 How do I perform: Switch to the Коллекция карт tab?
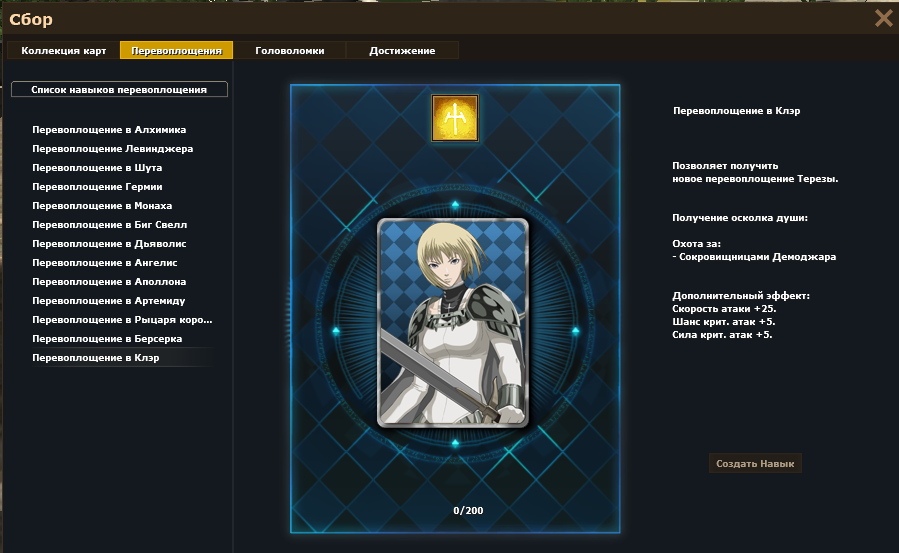pyautogui.click(x=62, y=50)
